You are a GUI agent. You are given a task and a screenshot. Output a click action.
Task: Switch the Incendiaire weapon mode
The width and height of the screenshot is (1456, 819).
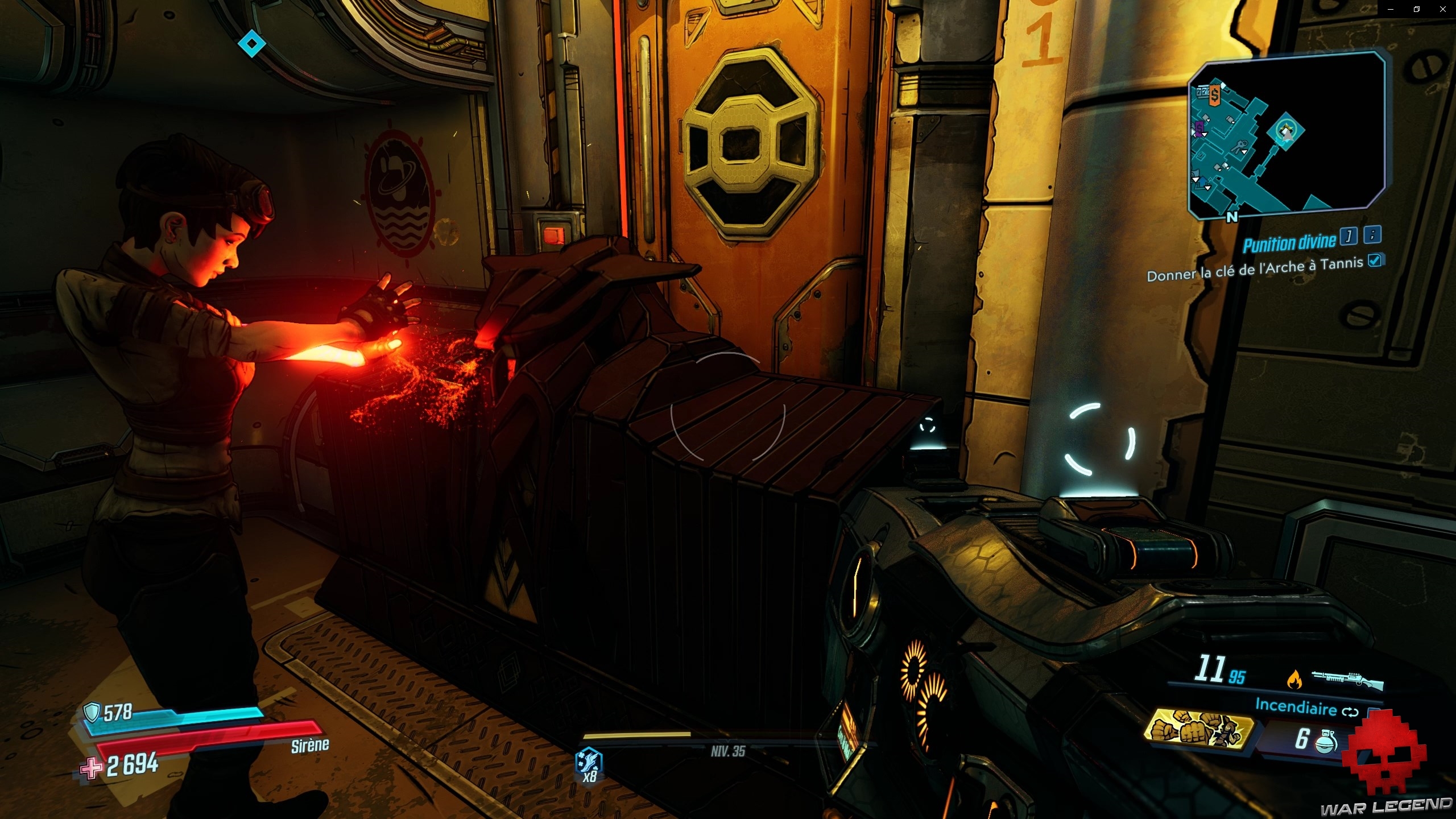click(x=1350, y=711)
